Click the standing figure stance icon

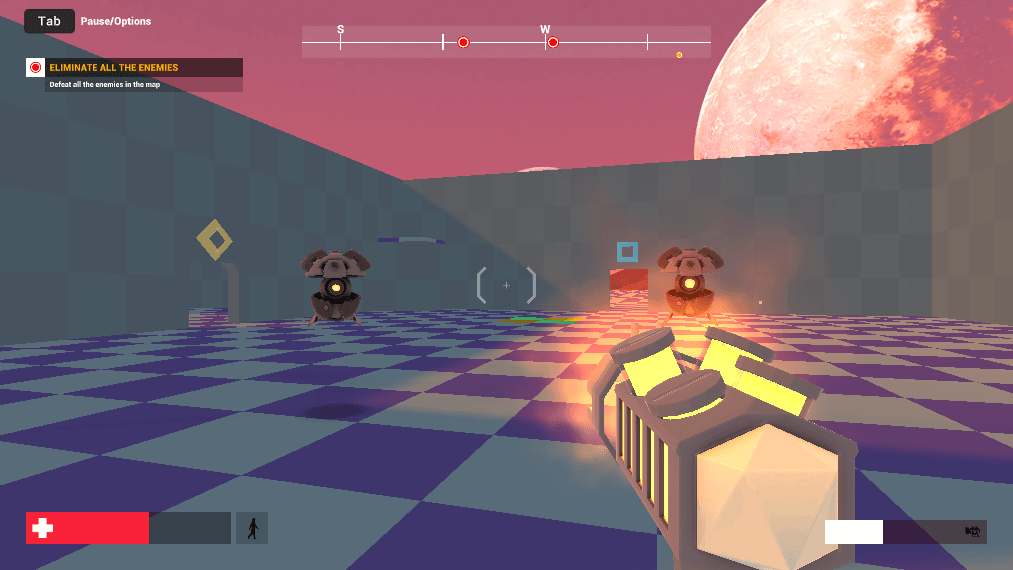(252, 528)
